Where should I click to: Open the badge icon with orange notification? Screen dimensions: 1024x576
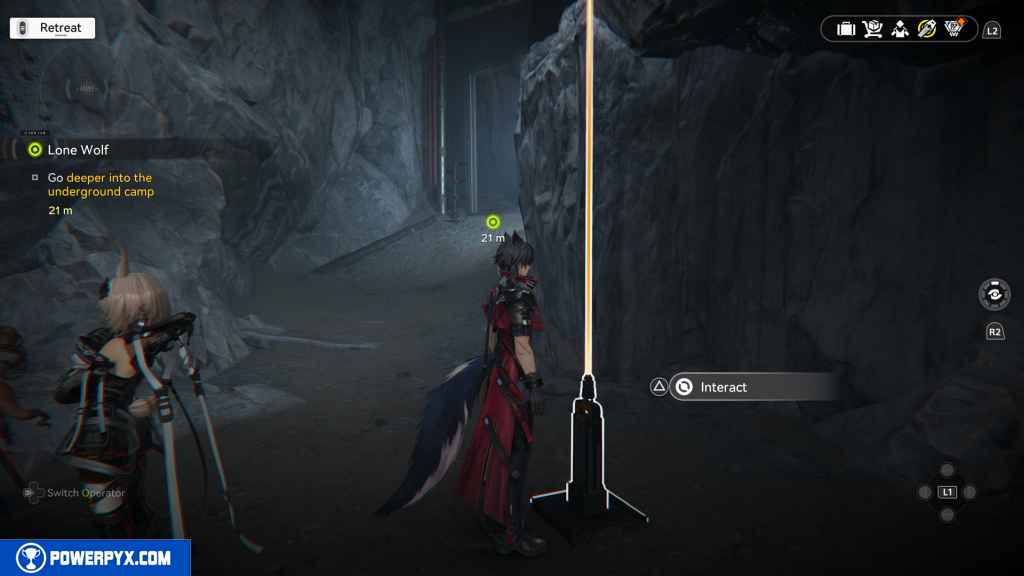[954, 29]
